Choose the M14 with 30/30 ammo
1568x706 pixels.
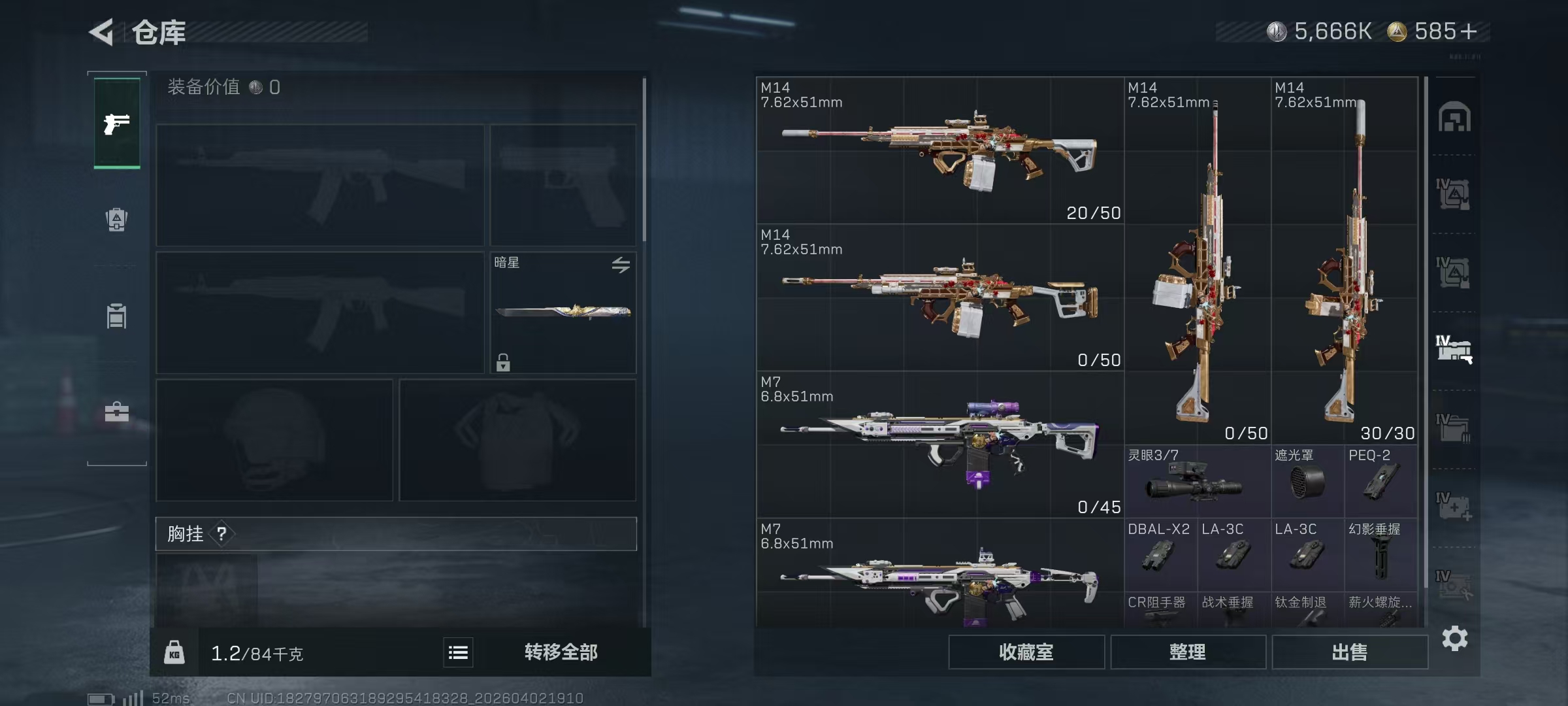point(1344,261)
